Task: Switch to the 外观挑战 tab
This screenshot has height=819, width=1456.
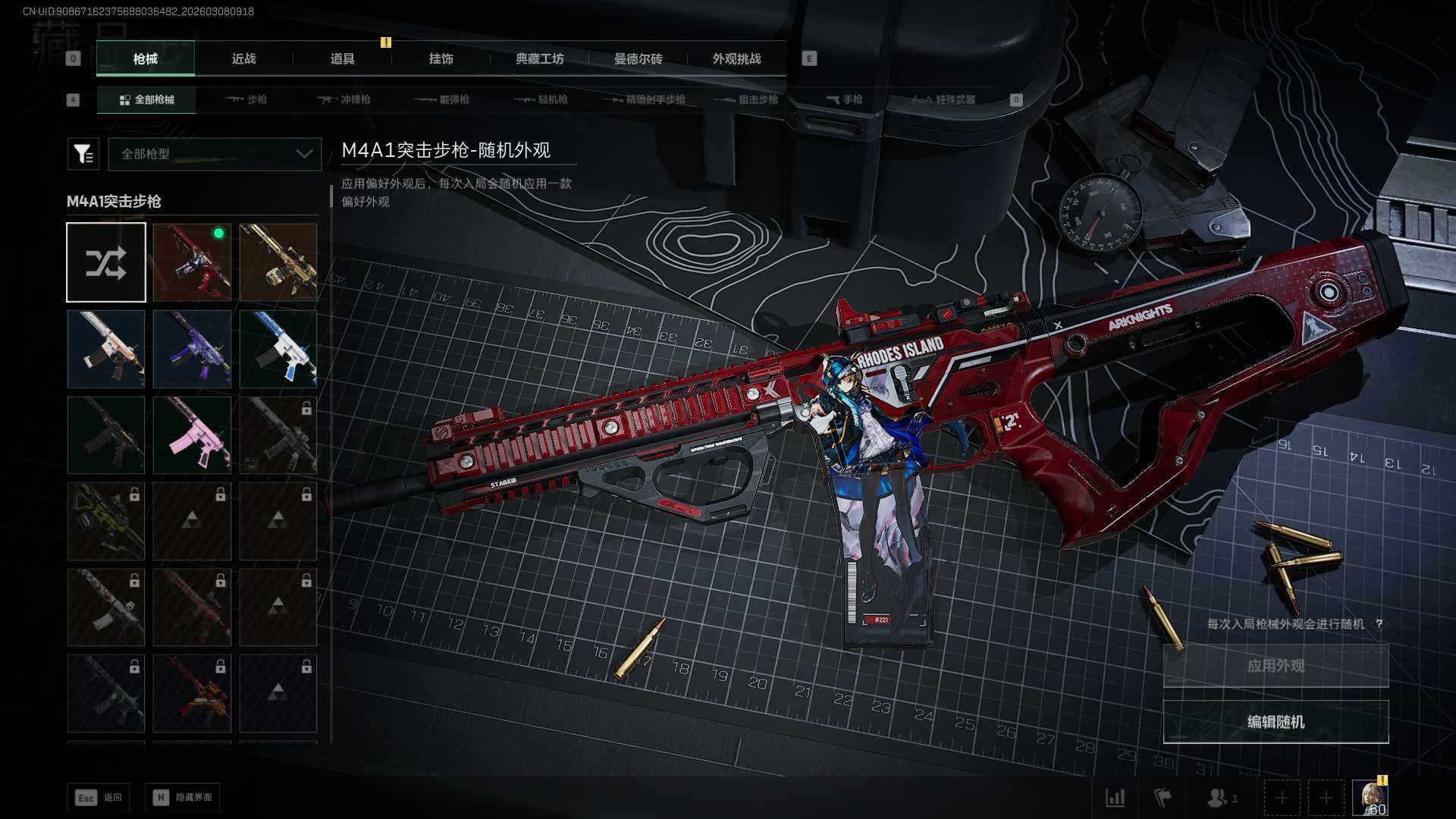Action: [x=736, y=58]
